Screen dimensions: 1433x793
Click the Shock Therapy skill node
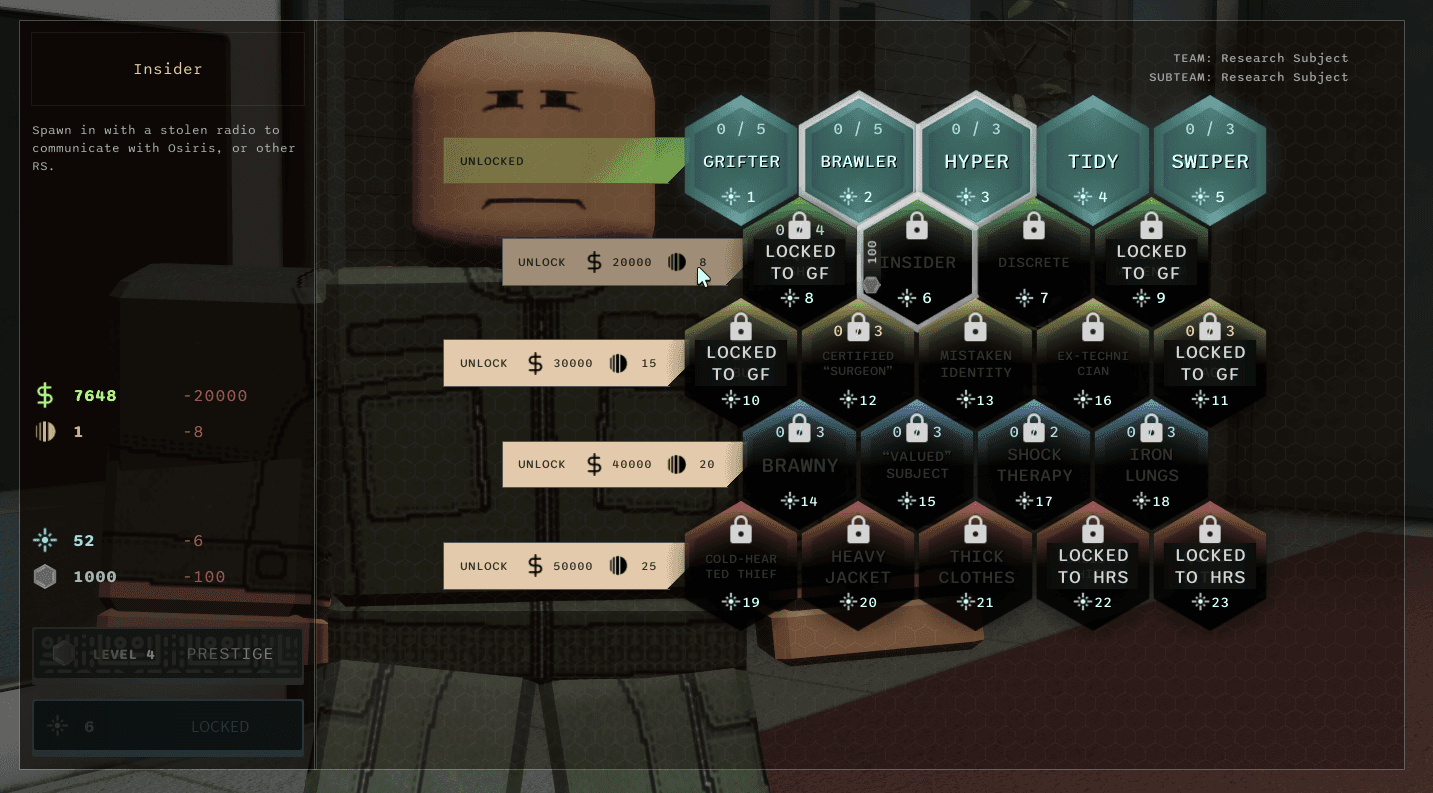(1034, 465)
